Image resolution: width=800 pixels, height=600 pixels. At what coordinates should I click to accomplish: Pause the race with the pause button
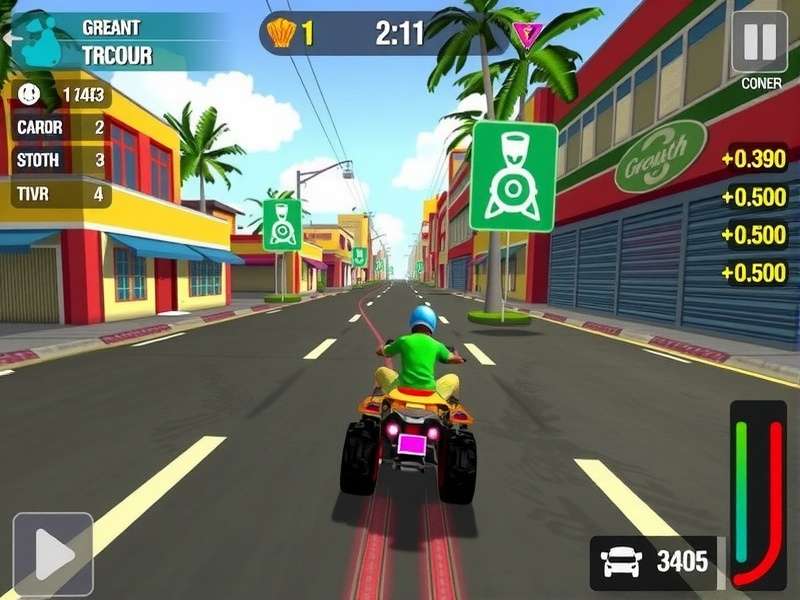point(759,42)
